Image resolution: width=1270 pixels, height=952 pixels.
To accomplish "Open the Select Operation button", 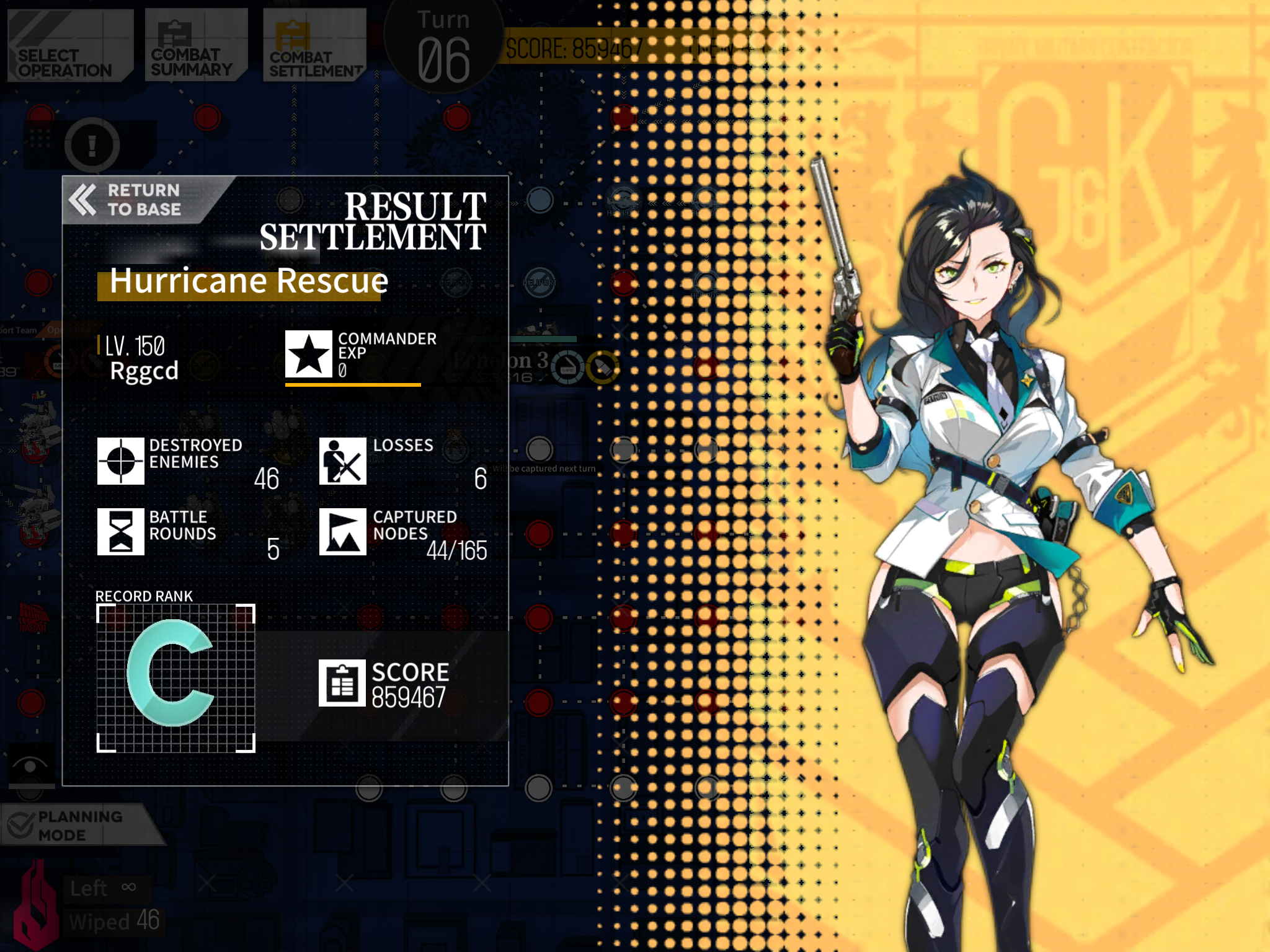I will tap(68, 46).
